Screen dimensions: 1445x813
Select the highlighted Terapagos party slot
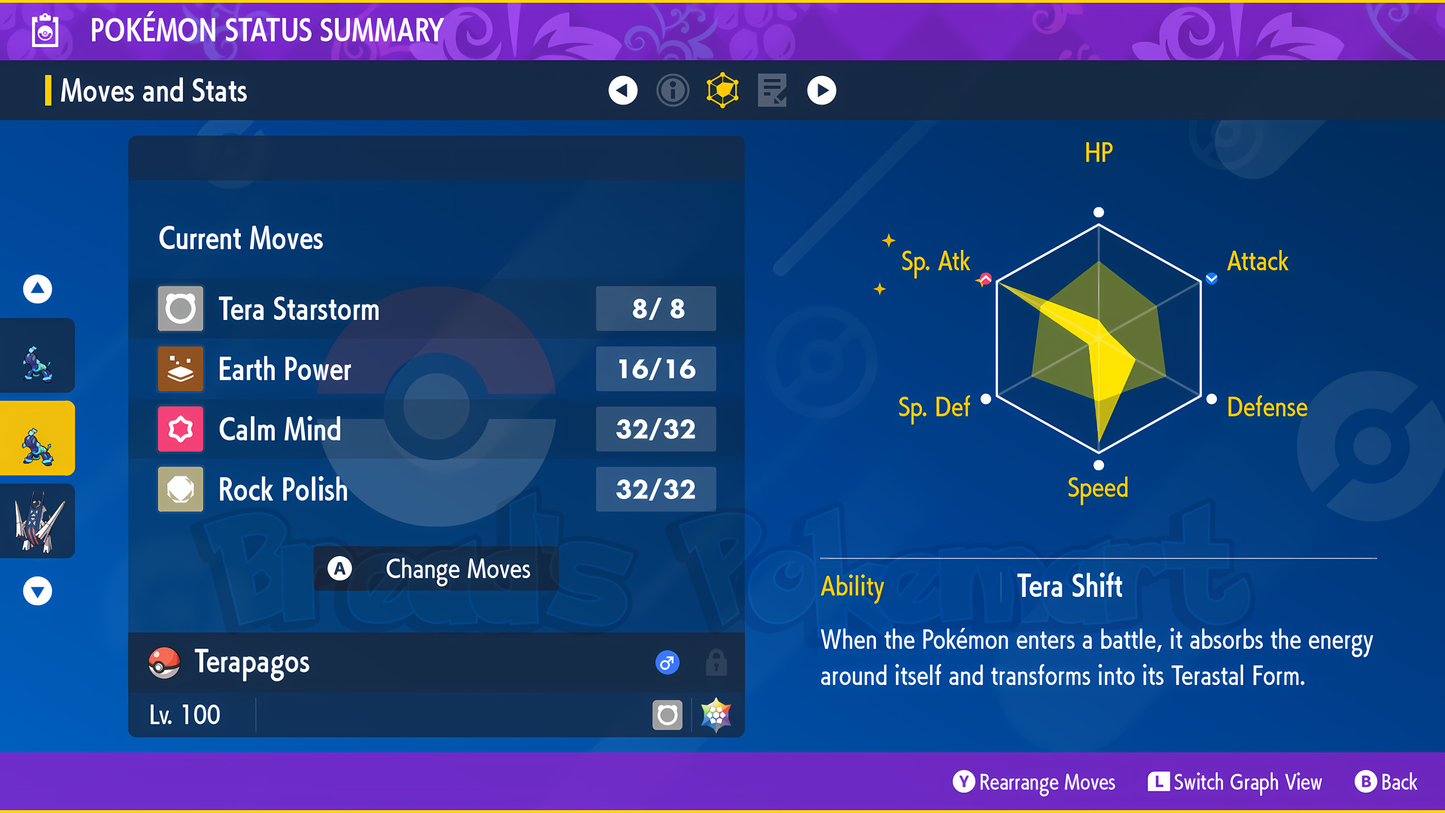coord(38,437)
